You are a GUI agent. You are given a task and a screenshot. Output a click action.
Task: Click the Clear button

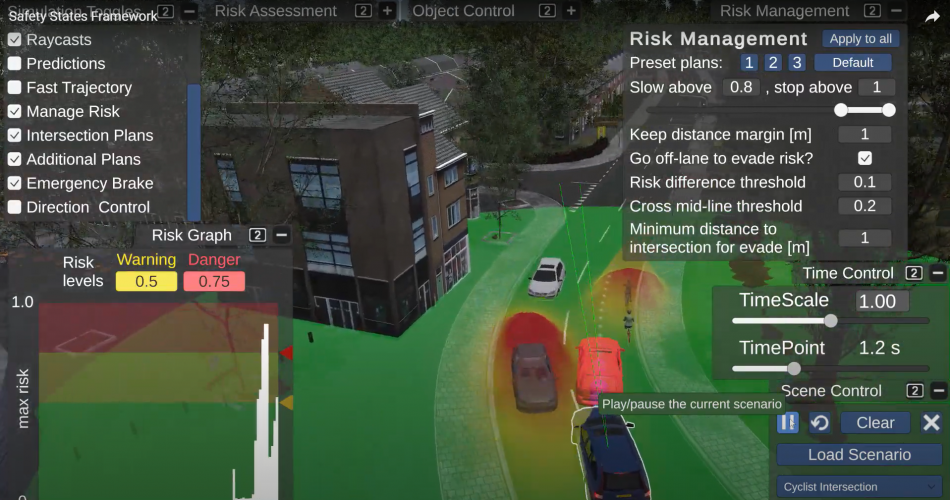point(875,423)
